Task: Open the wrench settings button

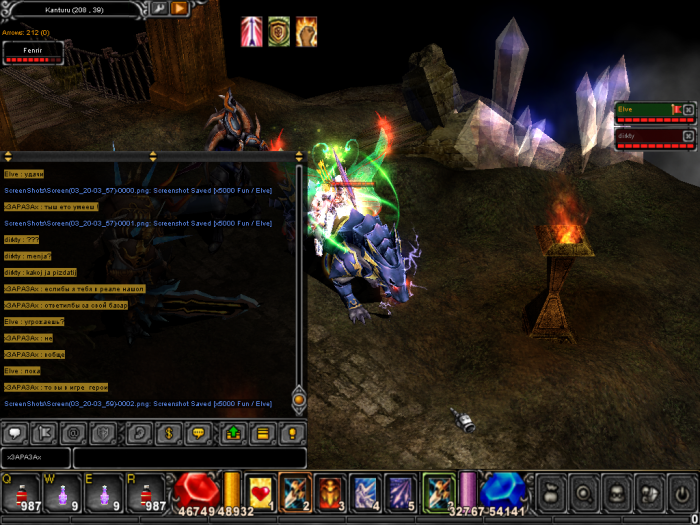Action: pyautogui.click(x=159, y=8)
